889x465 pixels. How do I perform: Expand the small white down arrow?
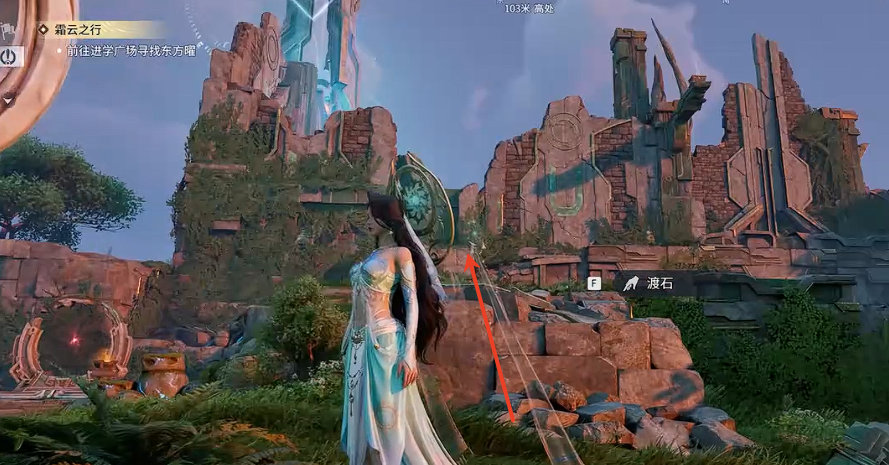point(7,99)
